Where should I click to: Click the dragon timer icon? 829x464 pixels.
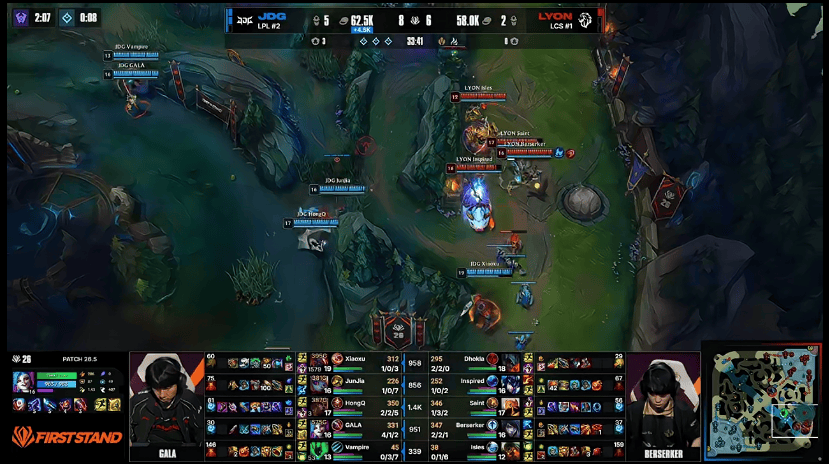pos(66,17)
